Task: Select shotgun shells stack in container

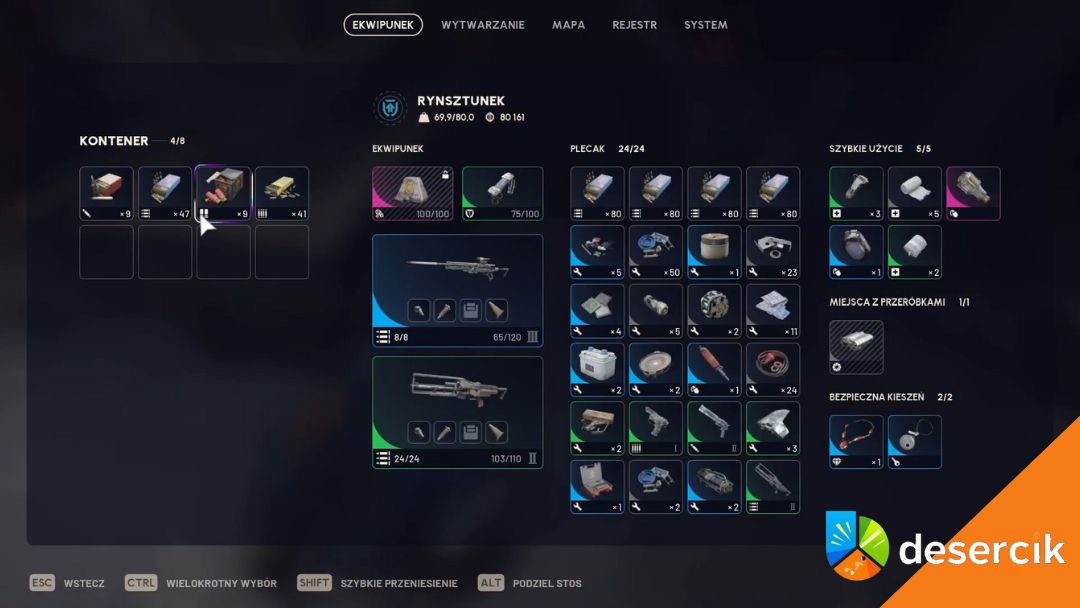Action: pos(223,193)
